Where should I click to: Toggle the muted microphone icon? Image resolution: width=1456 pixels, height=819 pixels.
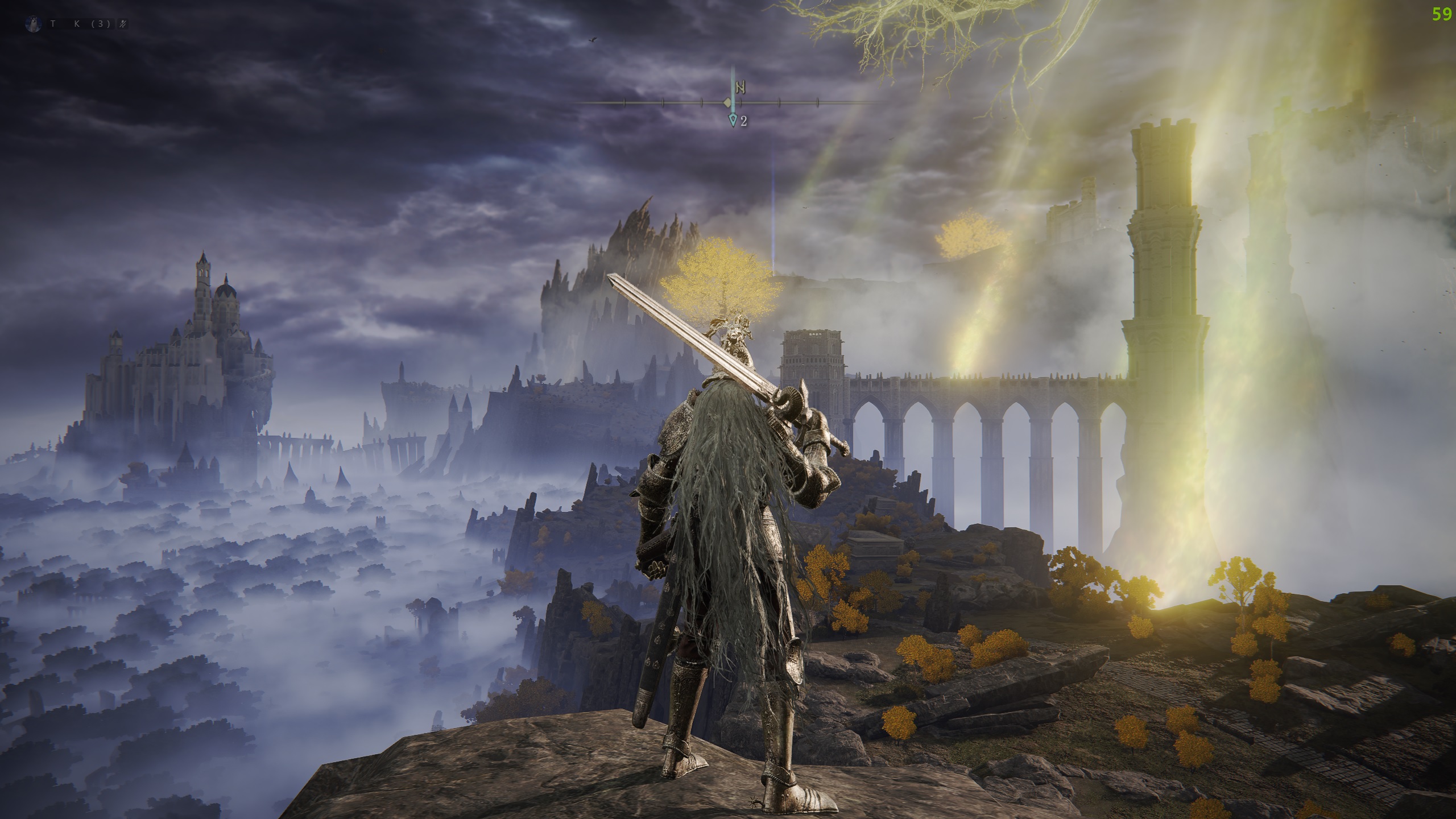(123, 24)
